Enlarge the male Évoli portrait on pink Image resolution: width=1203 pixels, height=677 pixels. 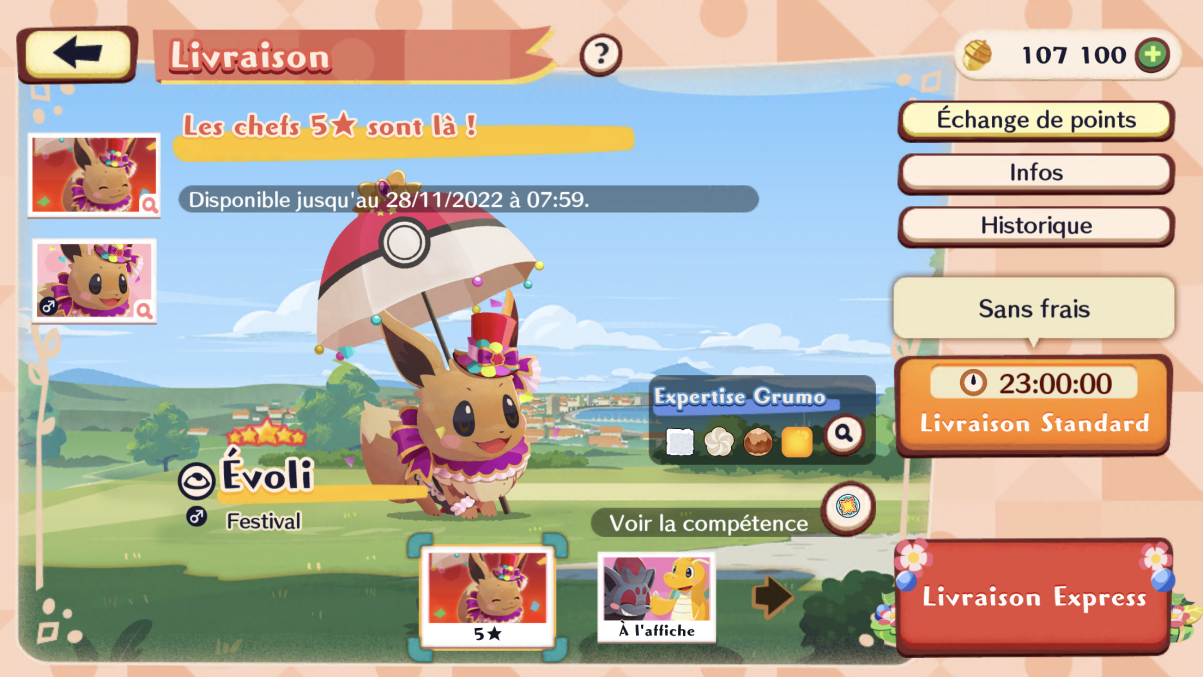(x=93, y=280)
